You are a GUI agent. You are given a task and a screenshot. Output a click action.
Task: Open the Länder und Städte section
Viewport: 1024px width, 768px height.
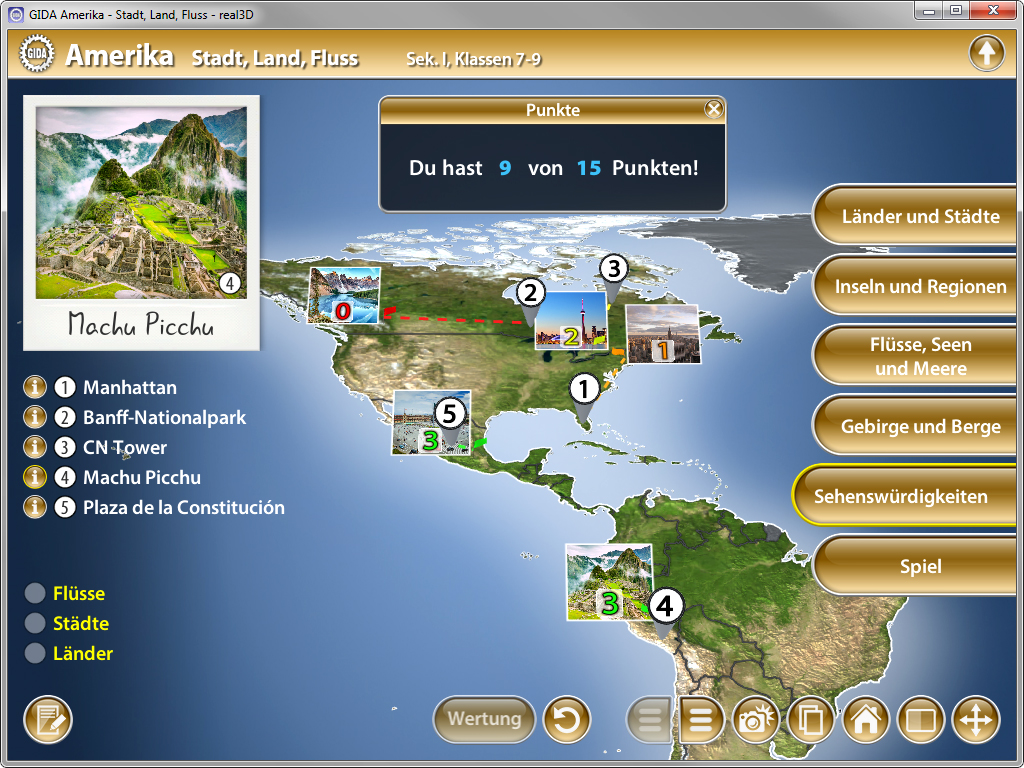click(920, 216)
